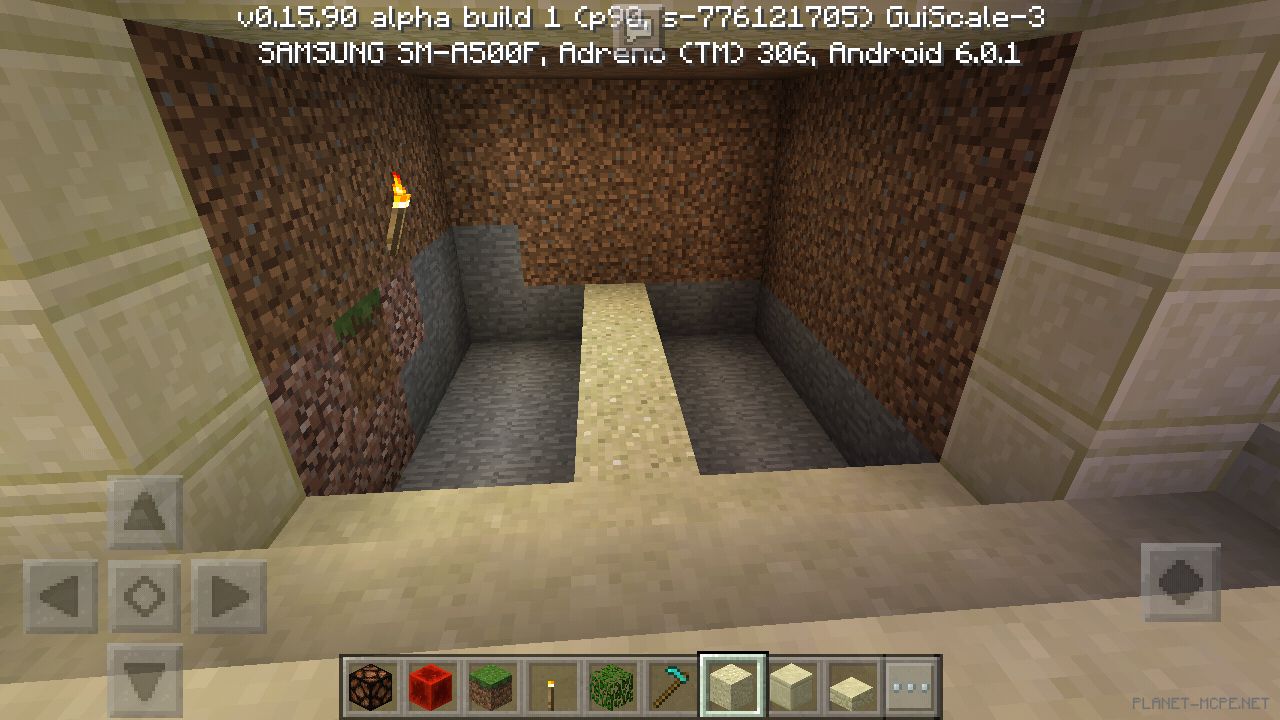Tap the jump button
1280x720 pixels.
coord(1180,582)
